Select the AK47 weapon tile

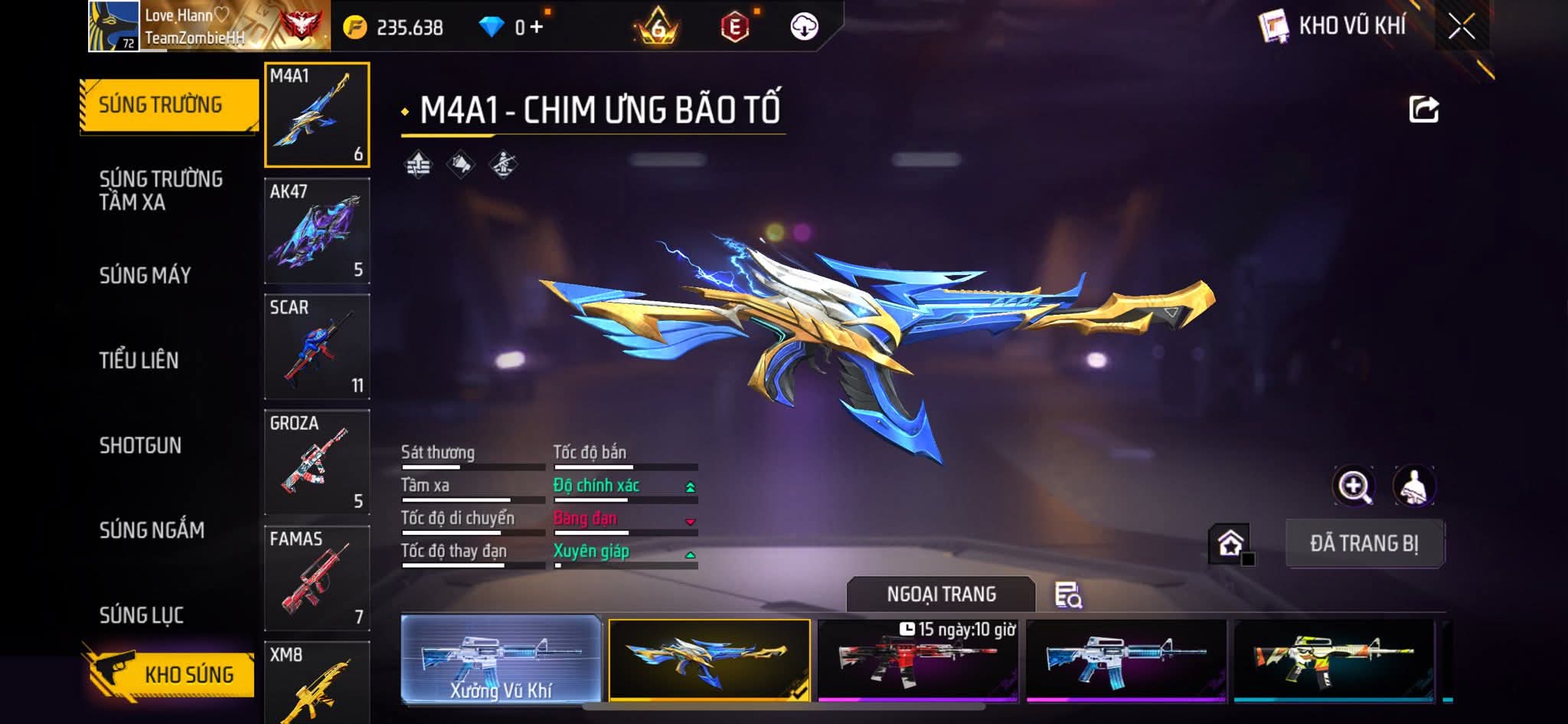pos(317,231)
